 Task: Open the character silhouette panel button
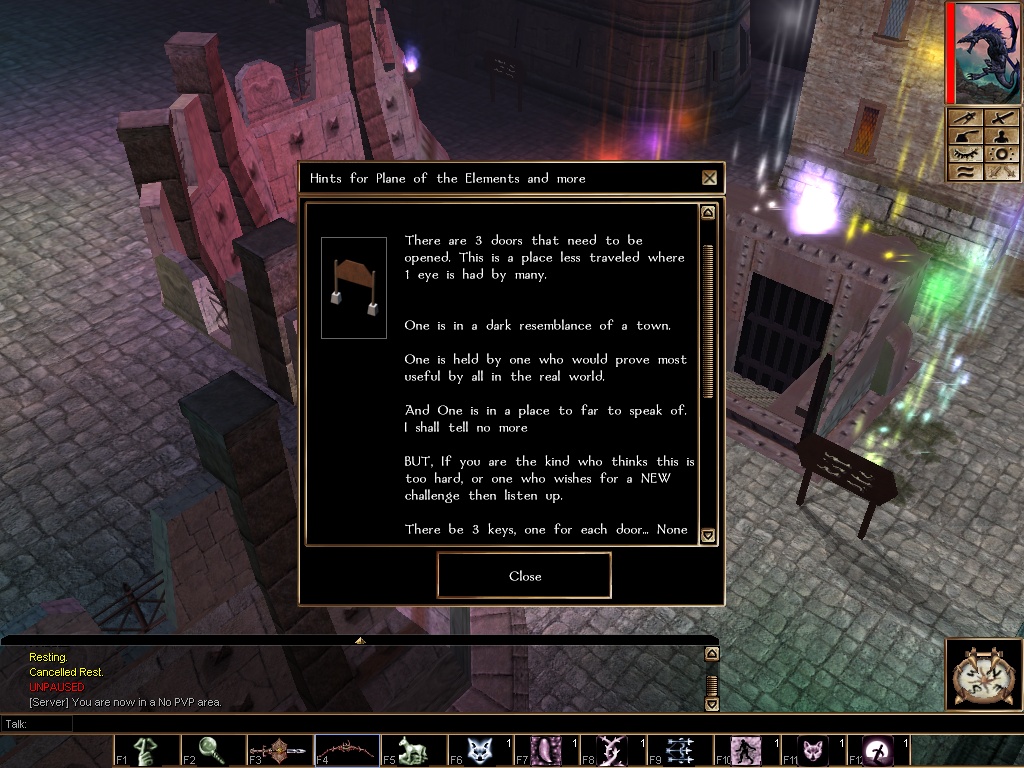click(x=1001, y=137)
